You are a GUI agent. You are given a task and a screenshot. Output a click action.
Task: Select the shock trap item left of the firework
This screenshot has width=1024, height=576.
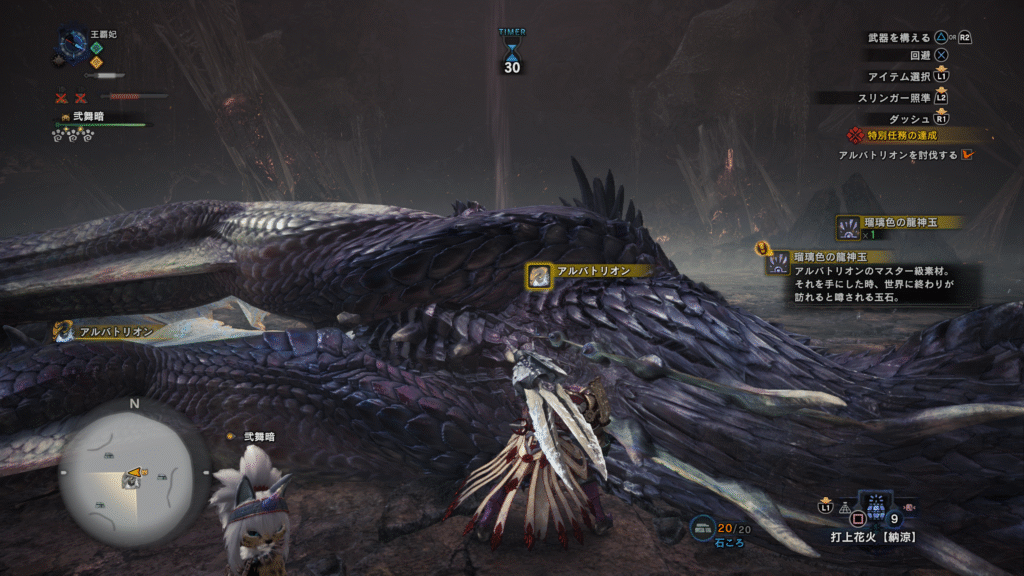pos(844,508)
